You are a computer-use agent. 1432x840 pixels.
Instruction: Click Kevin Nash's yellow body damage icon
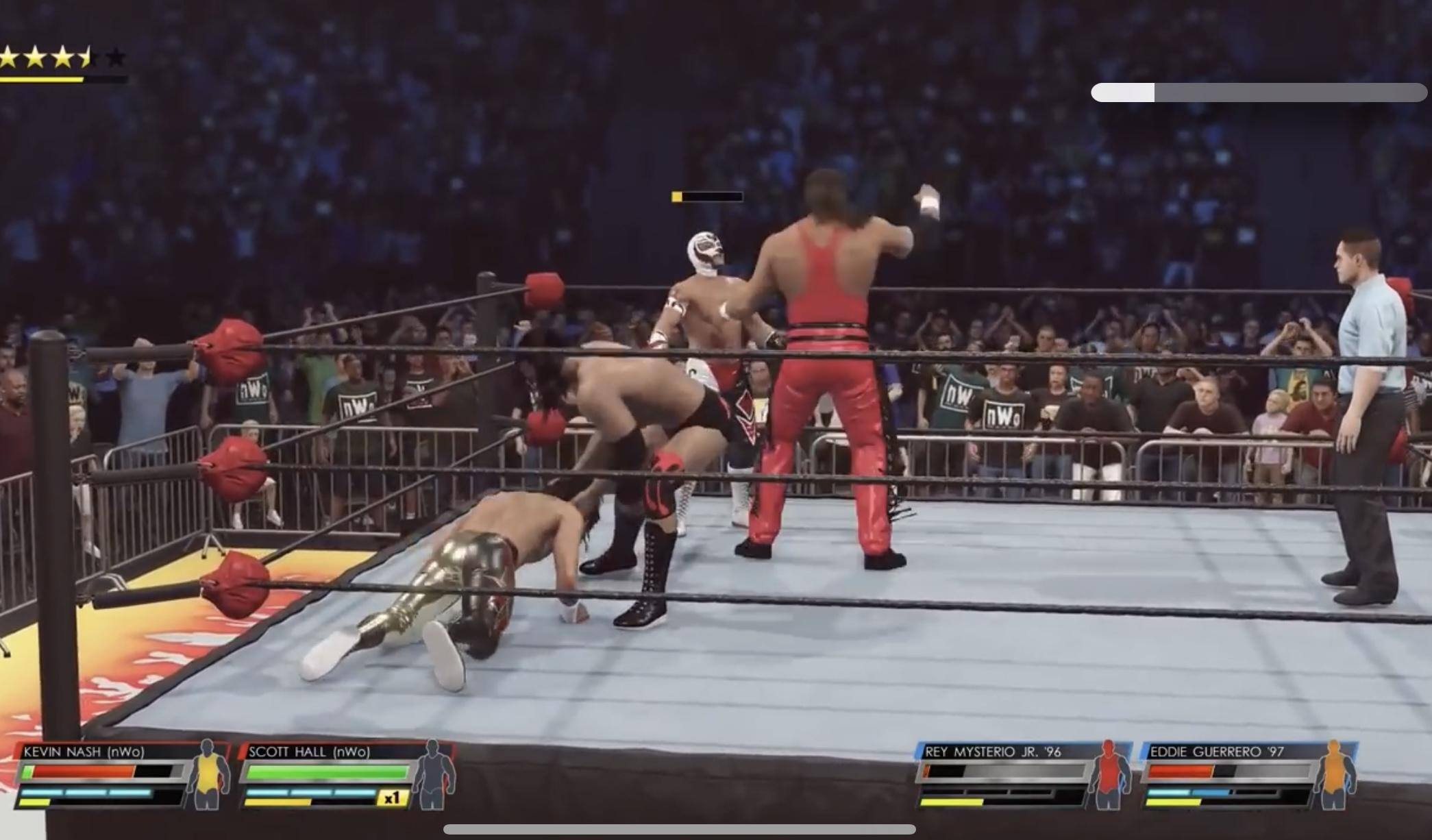pos(208,775)
